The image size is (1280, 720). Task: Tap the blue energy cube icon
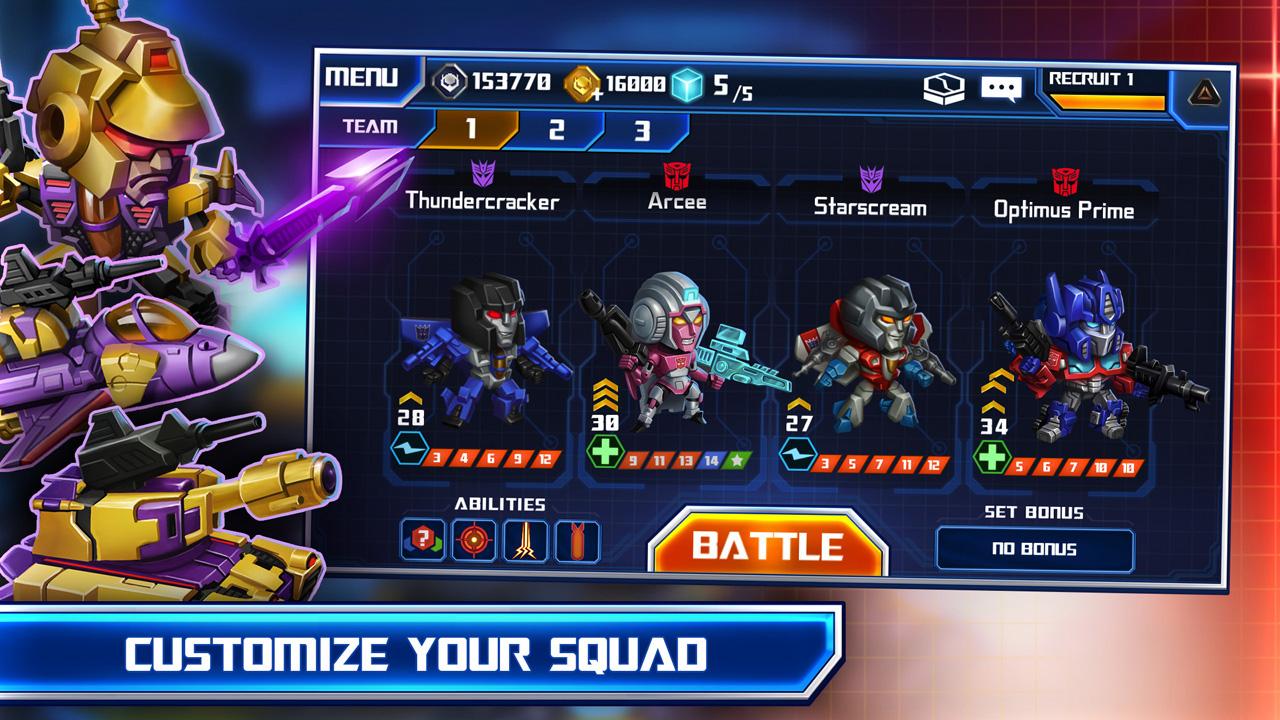687,84
